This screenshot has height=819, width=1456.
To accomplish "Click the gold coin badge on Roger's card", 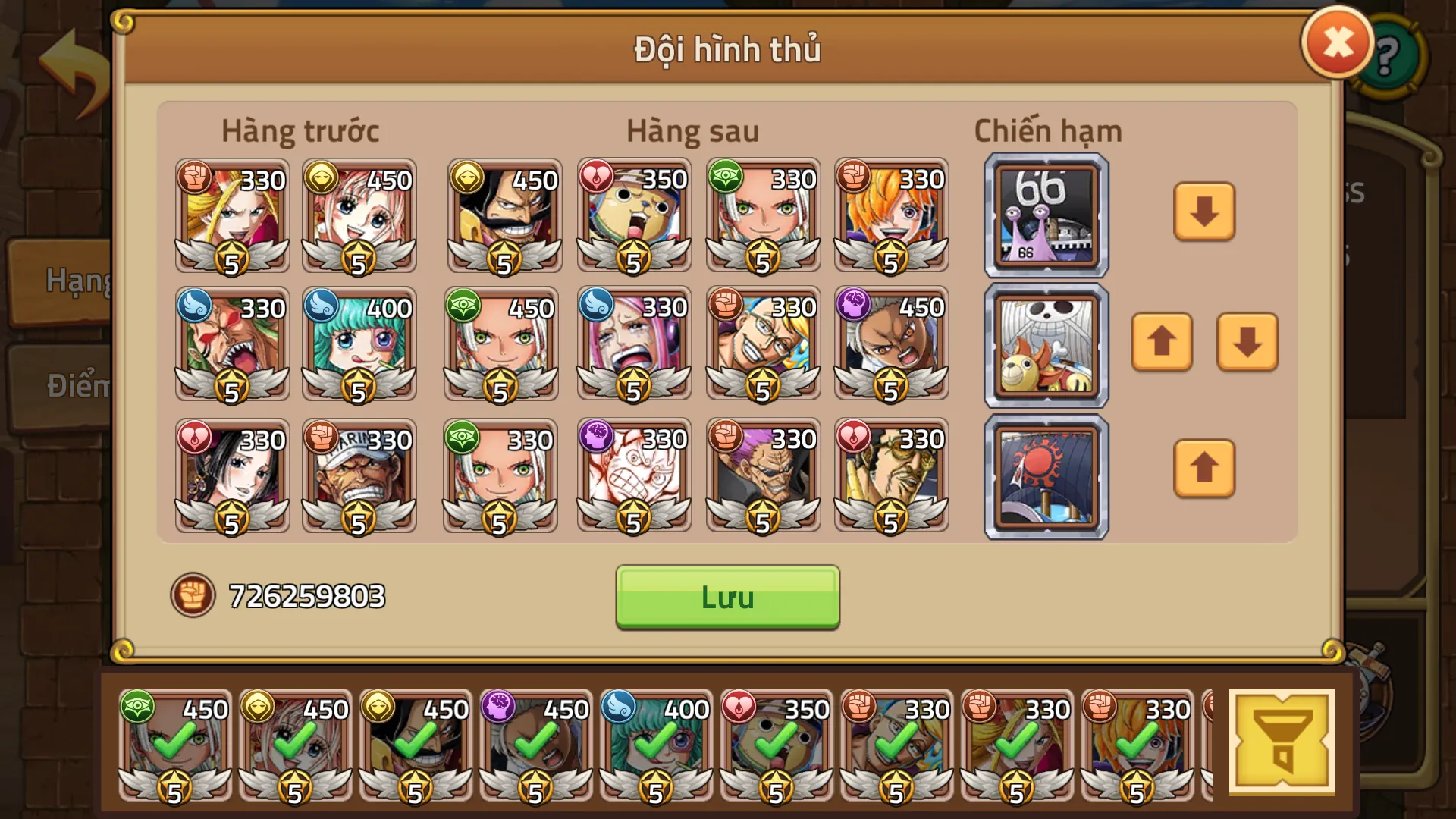I will coord(469,177).
